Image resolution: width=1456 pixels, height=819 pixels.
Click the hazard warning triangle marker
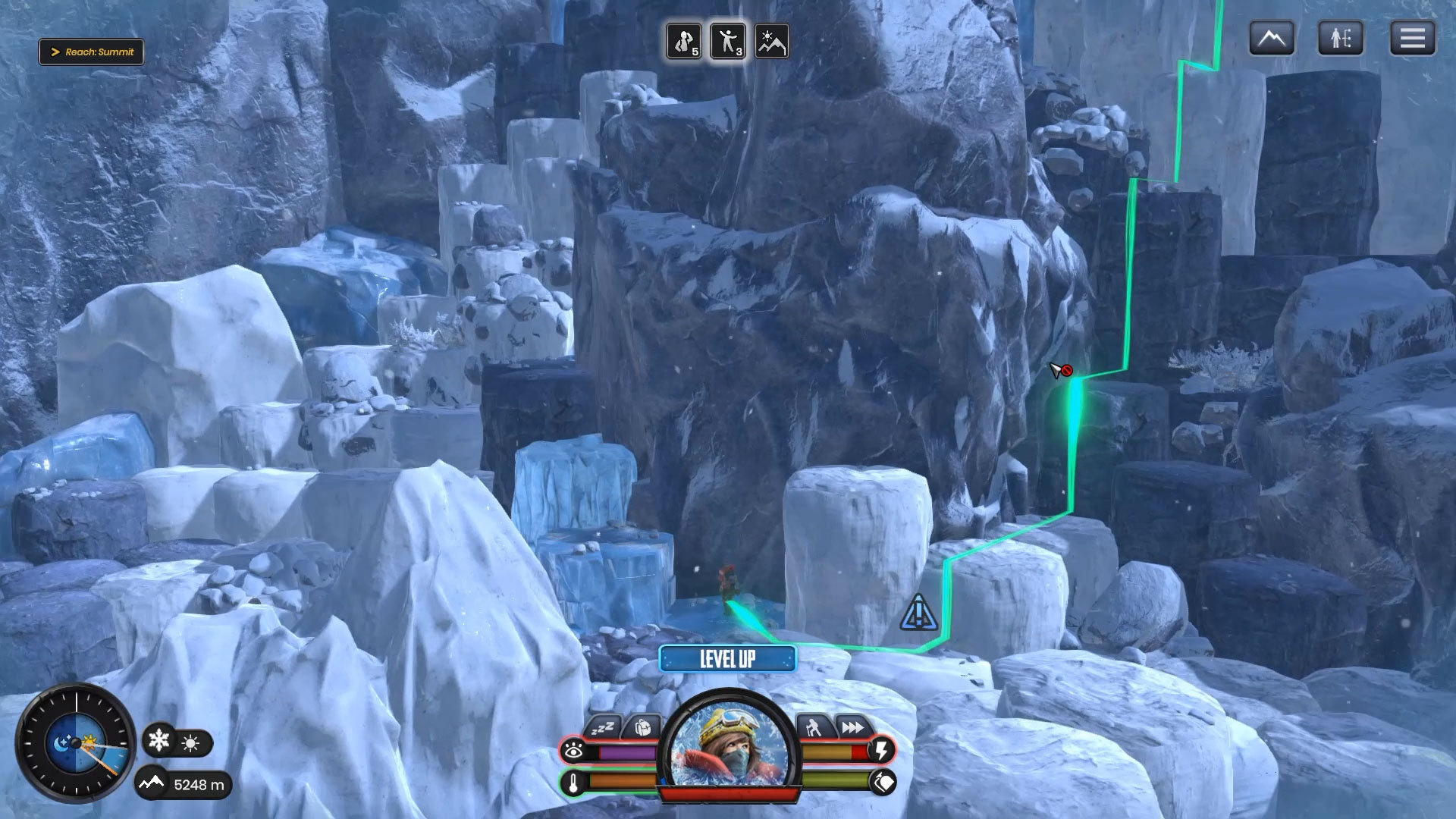pos(919,613)
